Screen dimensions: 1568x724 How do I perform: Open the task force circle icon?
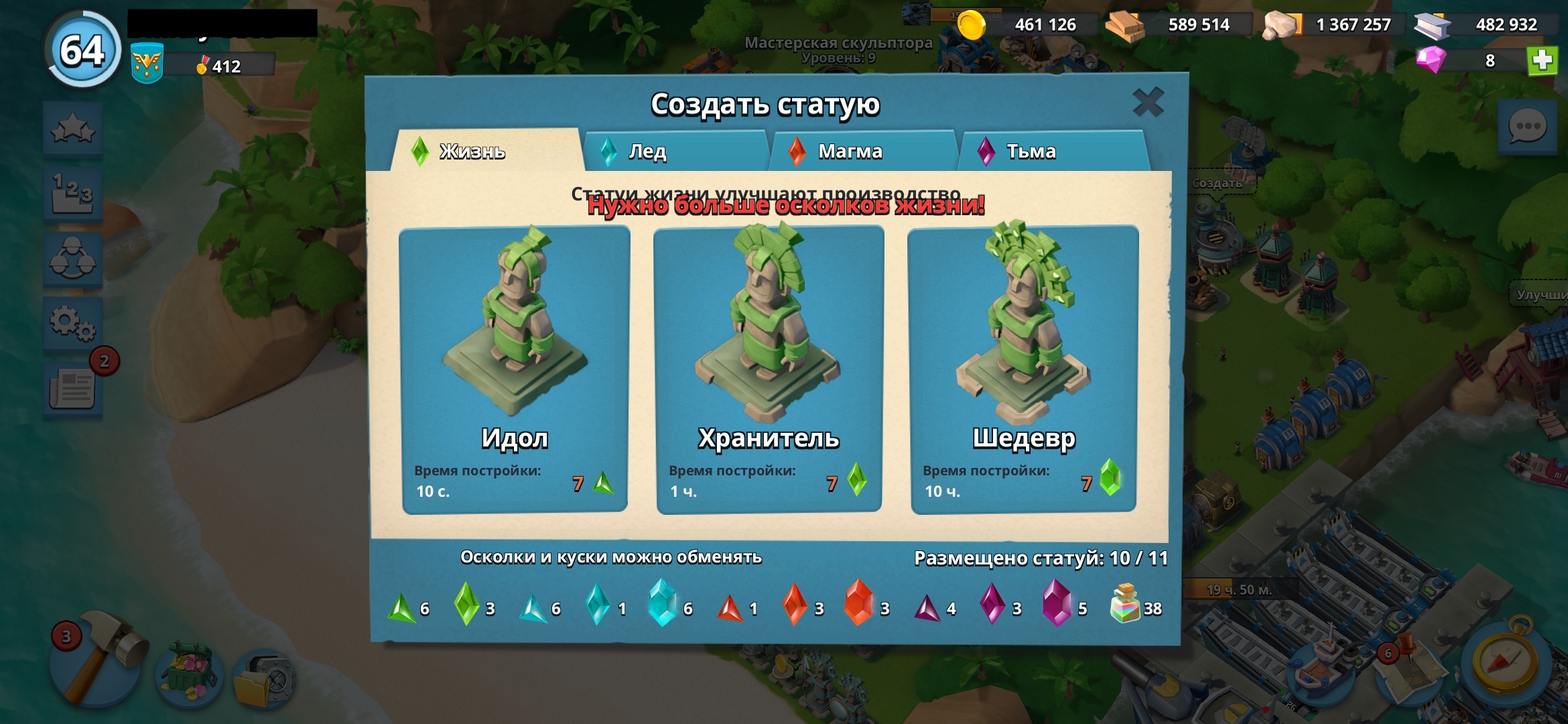coord(73,259)
